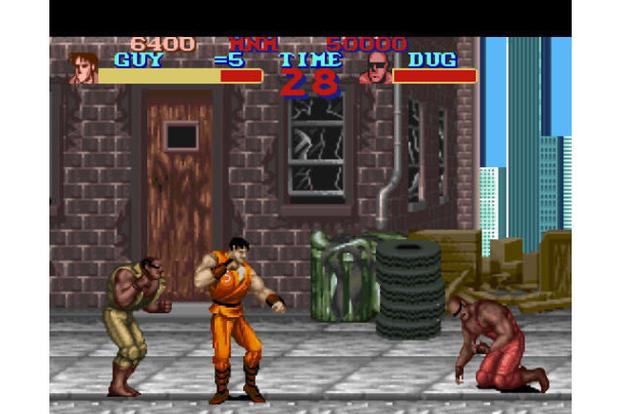Screen dimensions: 622x414
Task: Click Guy's player portrait
Action: (x=83, y=68)
